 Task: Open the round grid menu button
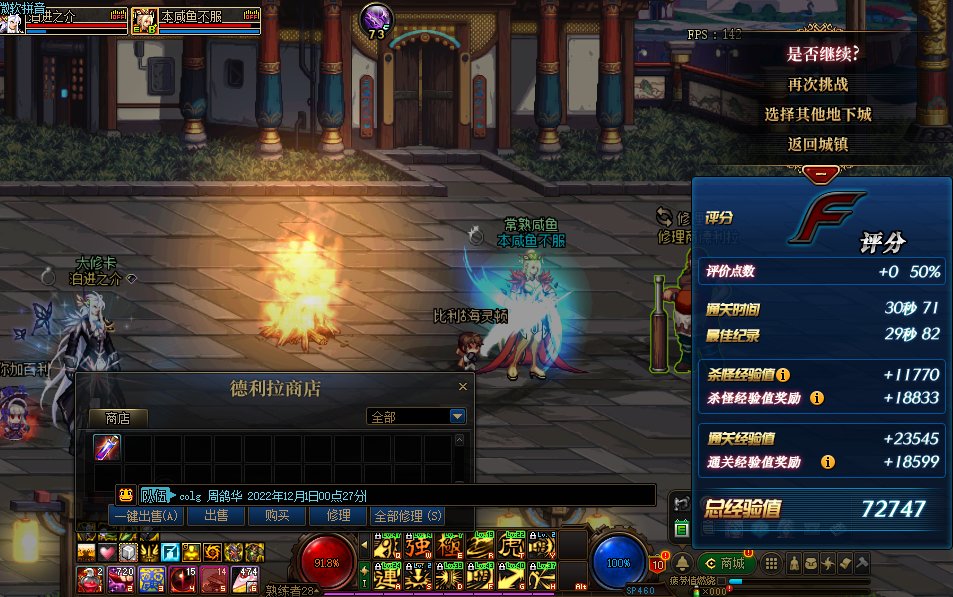(771, 564)
